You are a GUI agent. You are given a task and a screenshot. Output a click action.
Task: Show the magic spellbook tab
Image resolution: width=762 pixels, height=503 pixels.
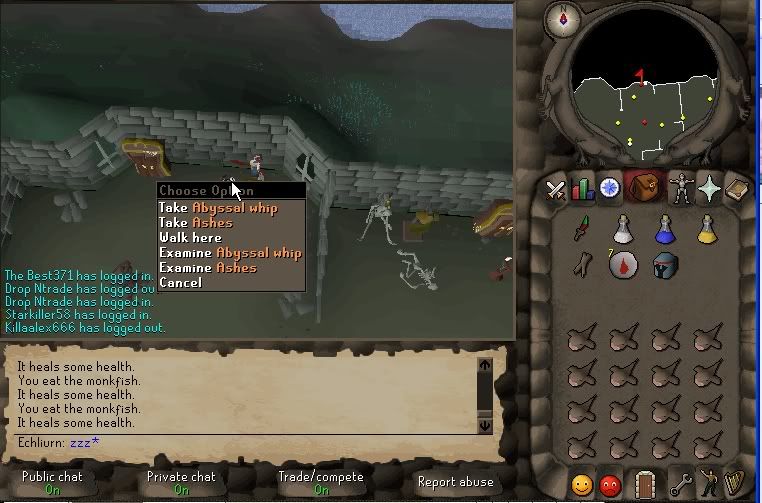pyautogui.click(x=736, y=188)
